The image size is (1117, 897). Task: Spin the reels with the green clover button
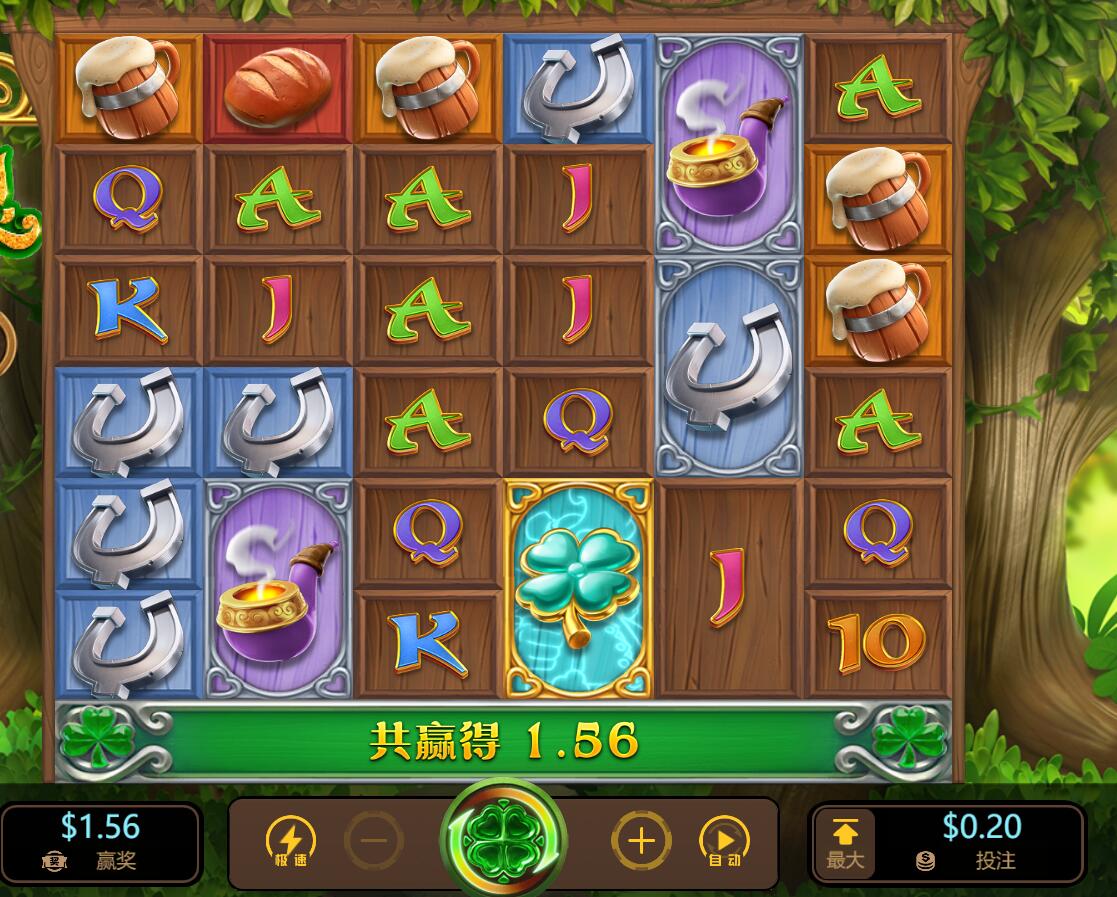tap(504, 838)
